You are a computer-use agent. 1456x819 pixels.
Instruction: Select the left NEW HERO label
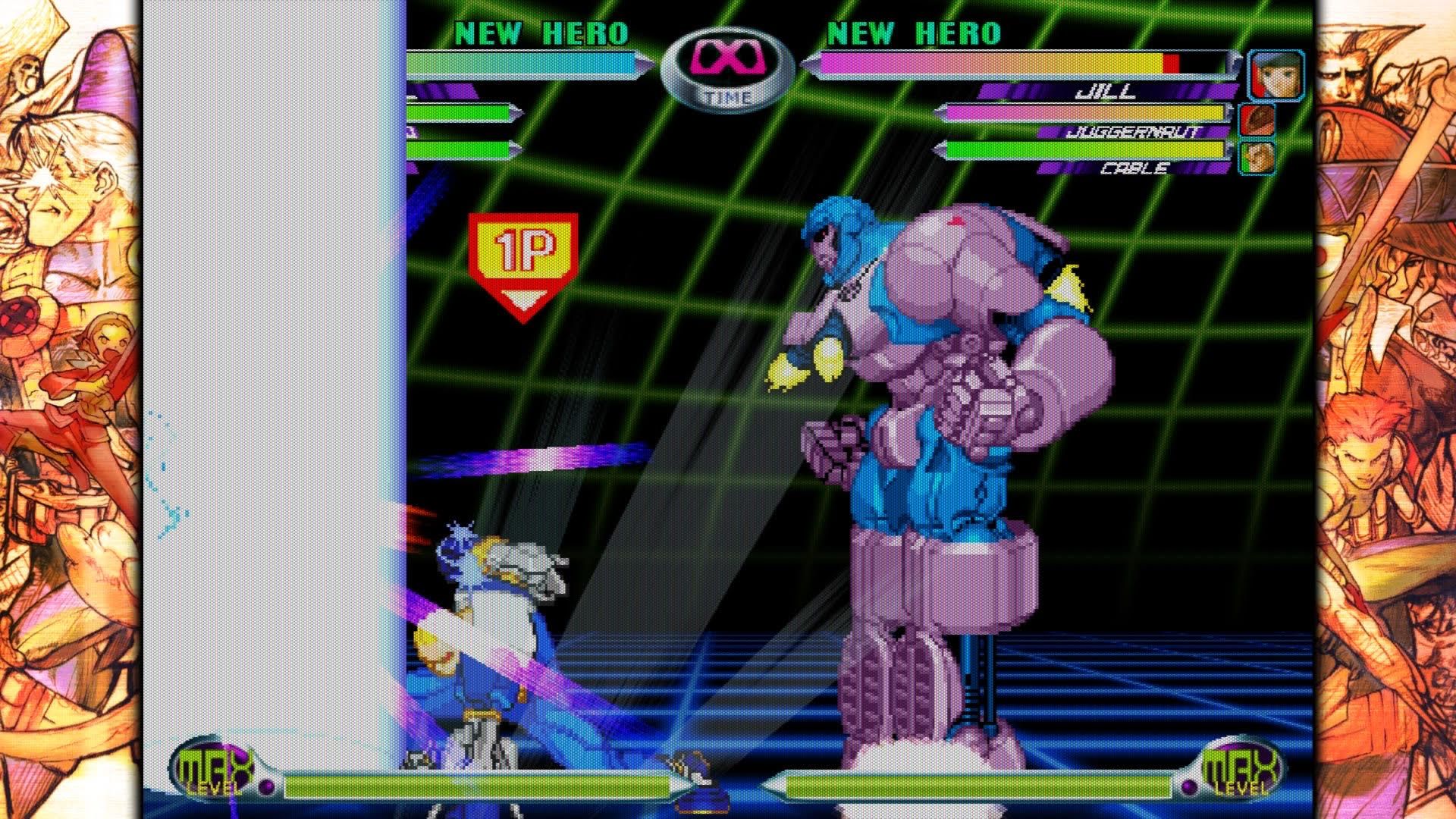point(540,33)
